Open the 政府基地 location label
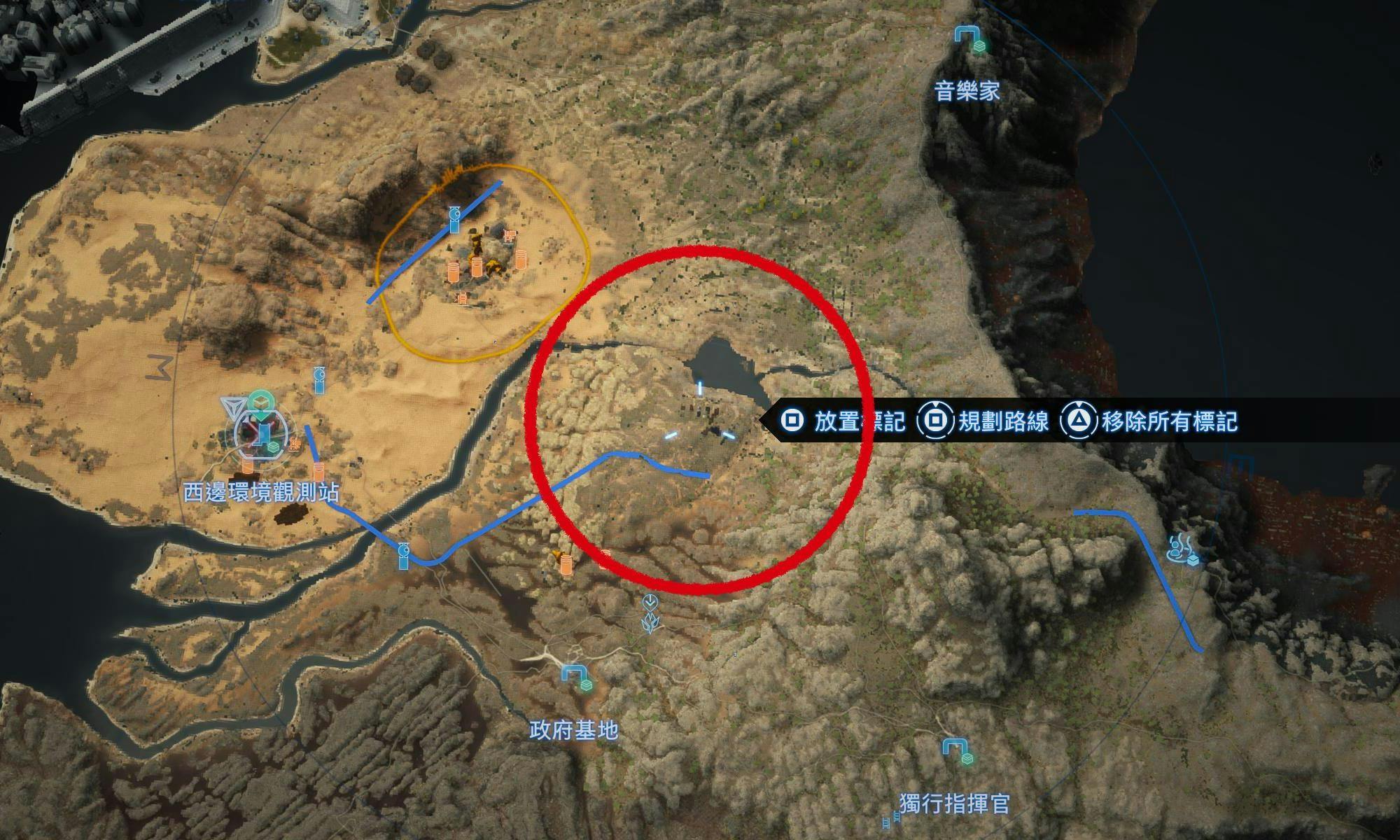Screen dimensions: 1400x840 click(x=574, y=731)
